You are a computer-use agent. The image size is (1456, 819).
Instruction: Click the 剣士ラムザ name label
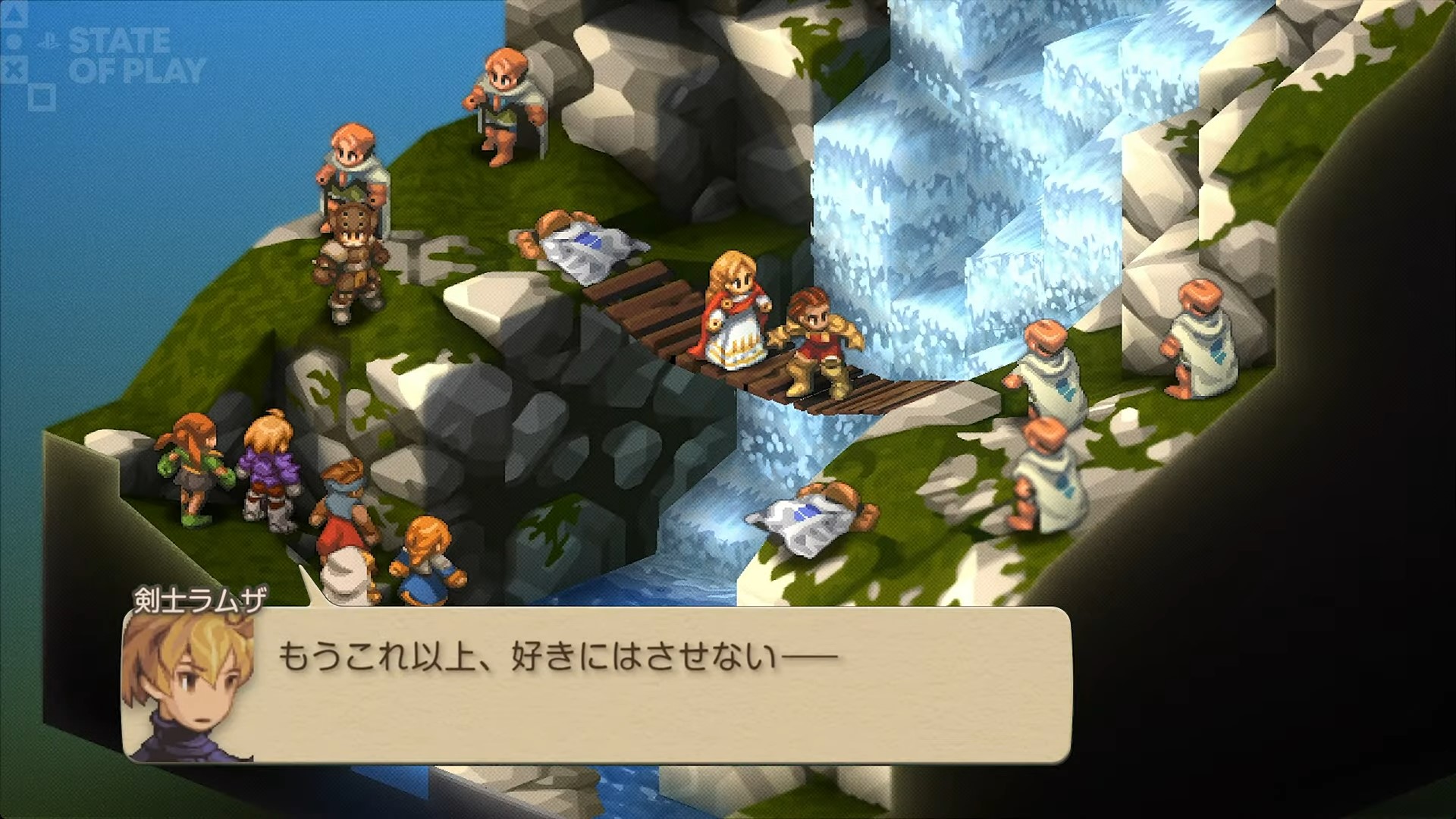(x=199, y=601)
